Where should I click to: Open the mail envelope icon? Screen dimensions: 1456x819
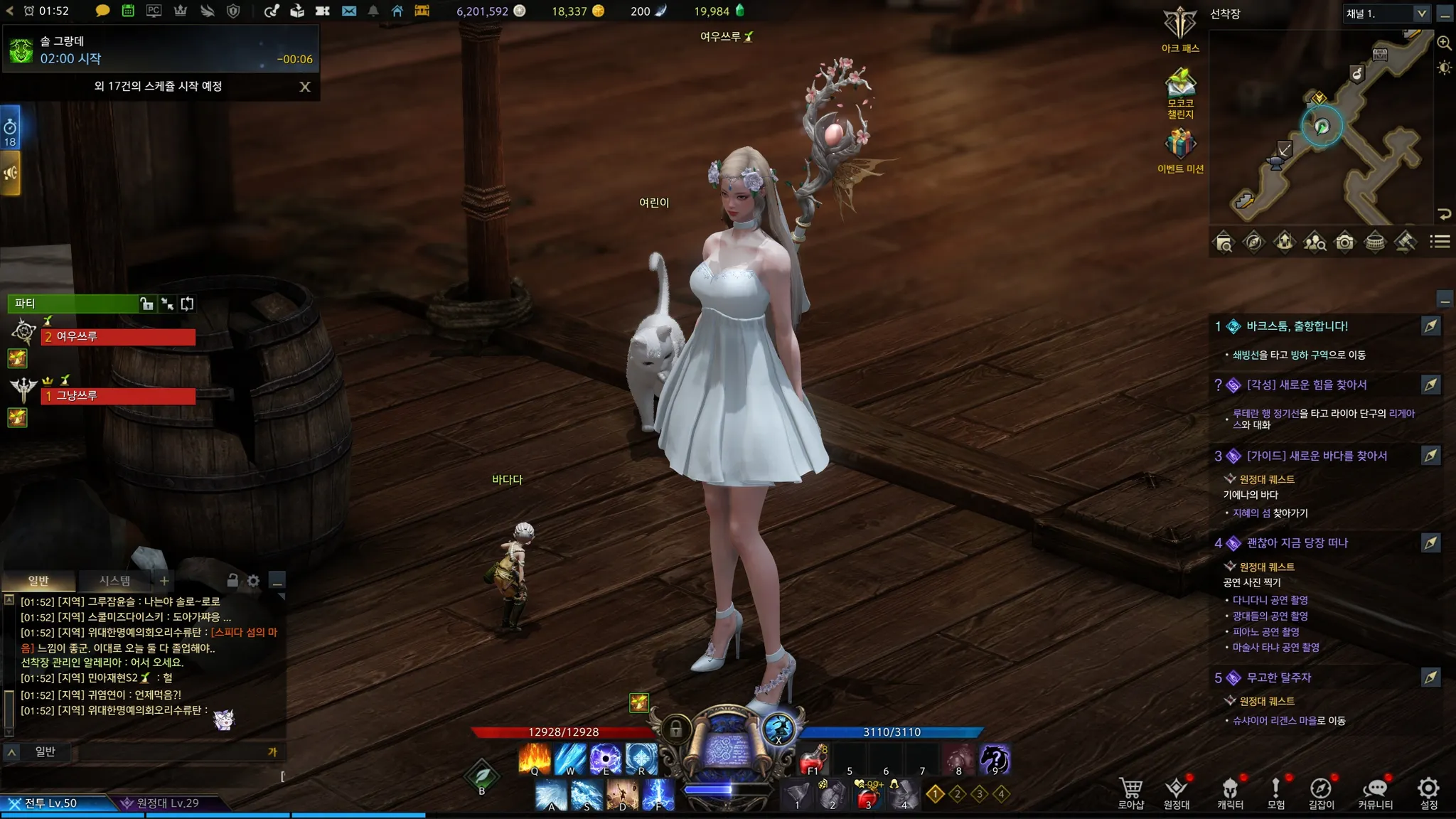click(x=349, y=11)
